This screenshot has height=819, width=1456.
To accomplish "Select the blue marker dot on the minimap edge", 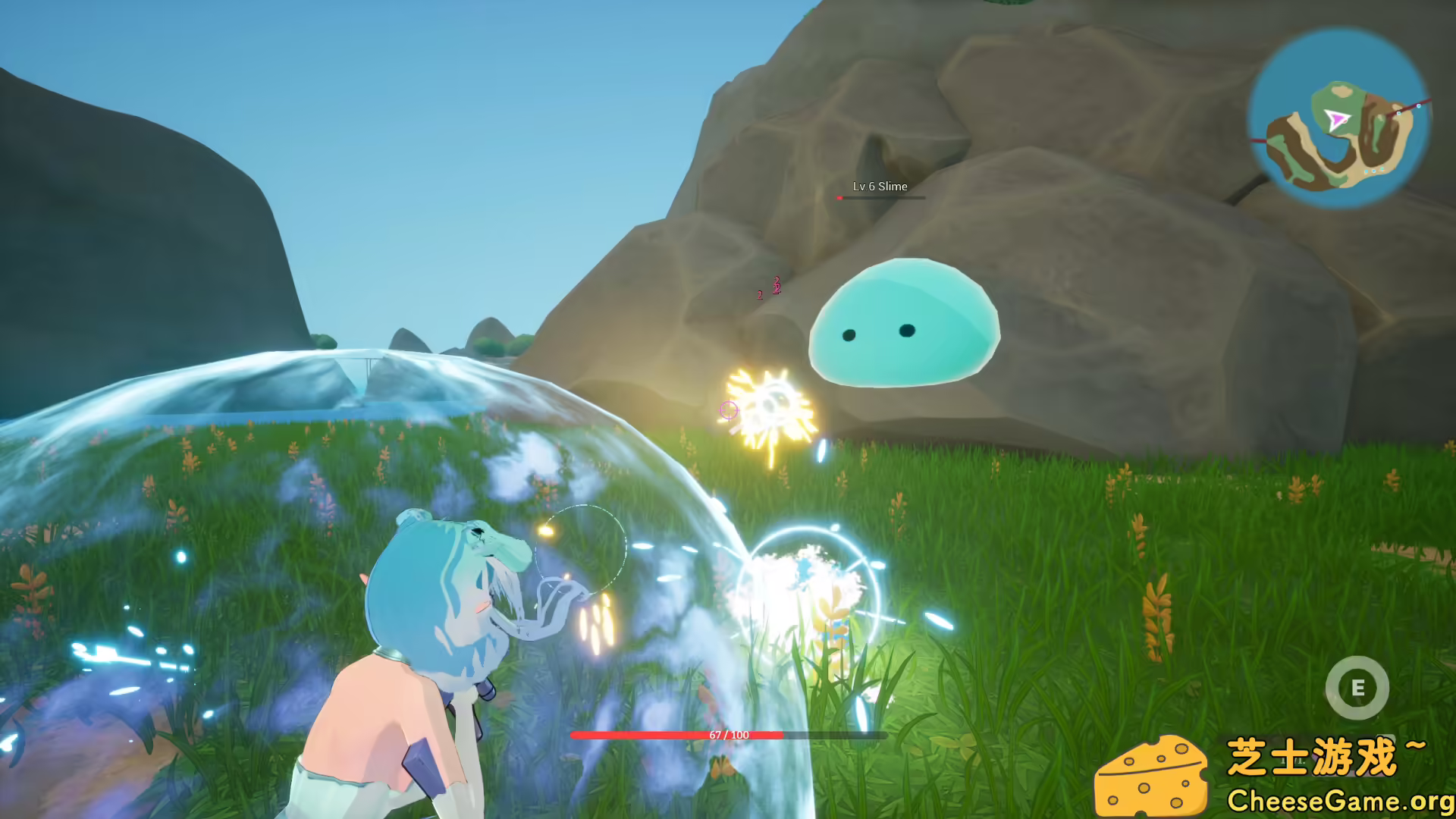I will (1419, 106).
